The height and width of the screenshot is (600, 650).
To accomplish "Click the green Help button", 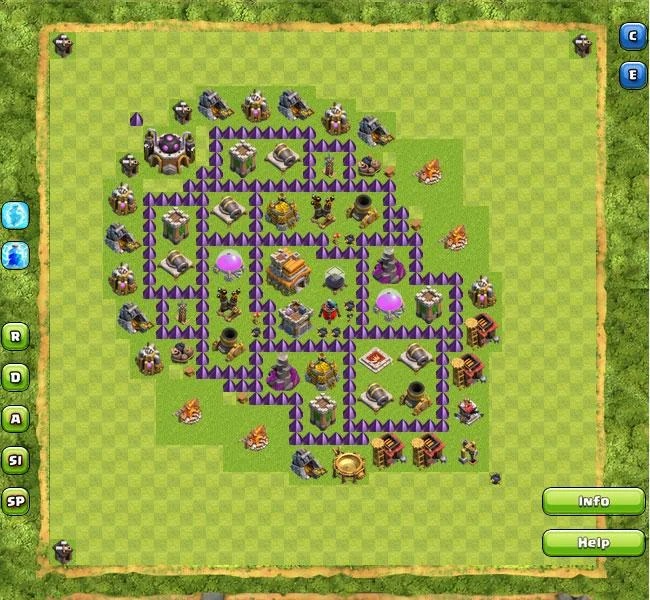I will [593, 543].
